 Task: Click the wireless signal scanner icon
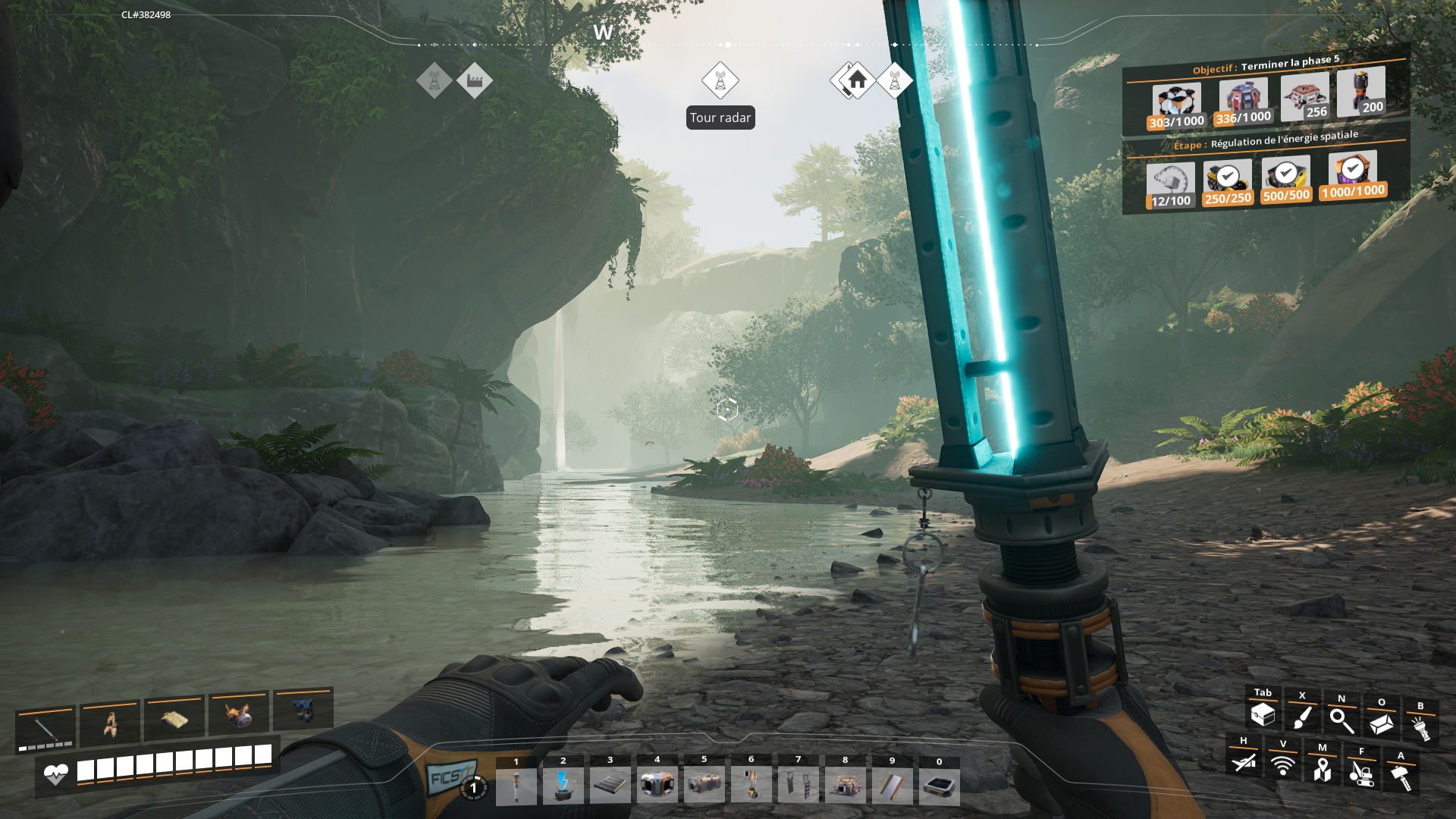(x=1282, y=766)
